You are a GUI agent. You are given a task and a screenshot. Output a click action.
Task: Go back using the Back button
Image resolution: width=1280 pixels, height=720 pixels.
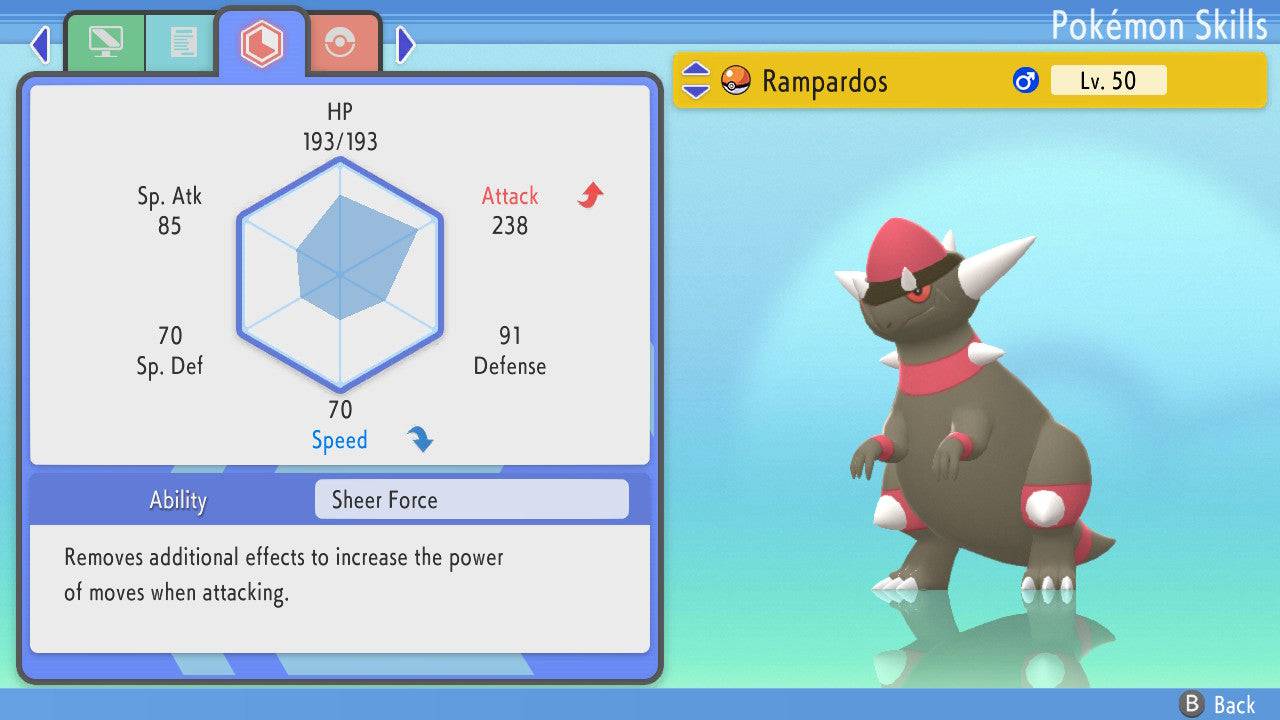[x=1217, y=704]
